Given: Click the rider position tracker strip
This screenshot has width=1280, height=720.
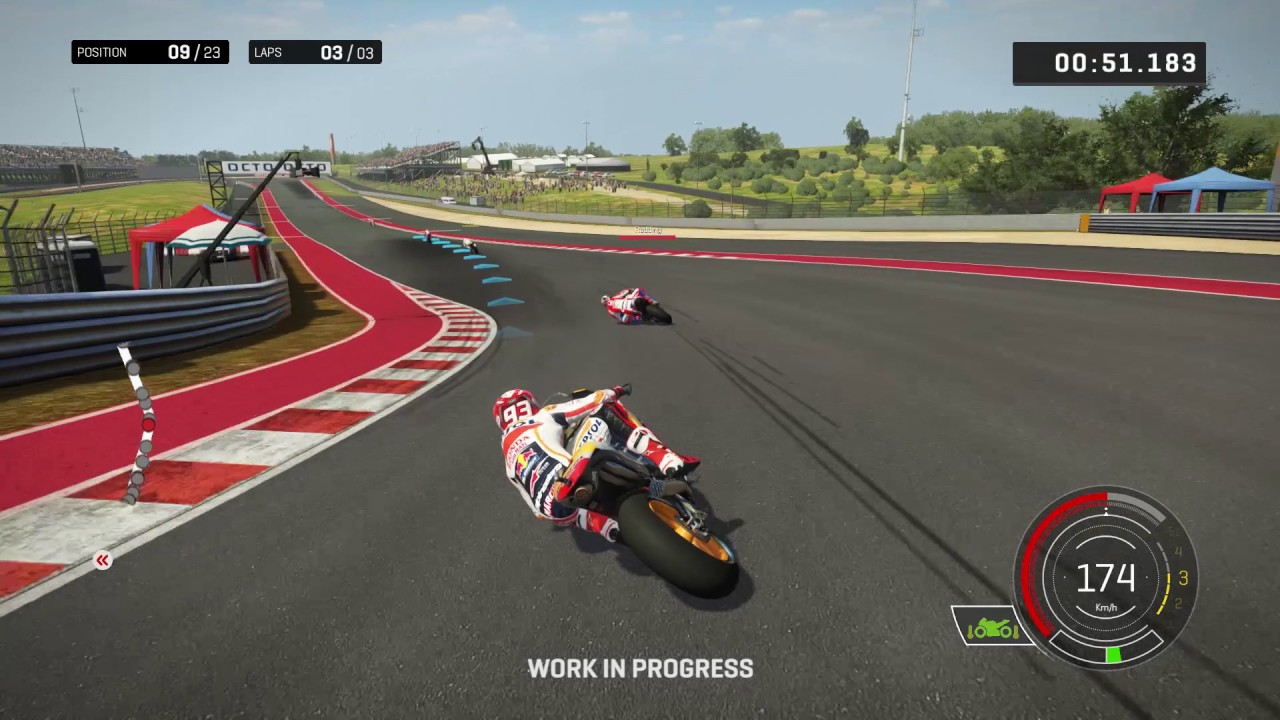Looking at the screenshot, I should point(140,424).
